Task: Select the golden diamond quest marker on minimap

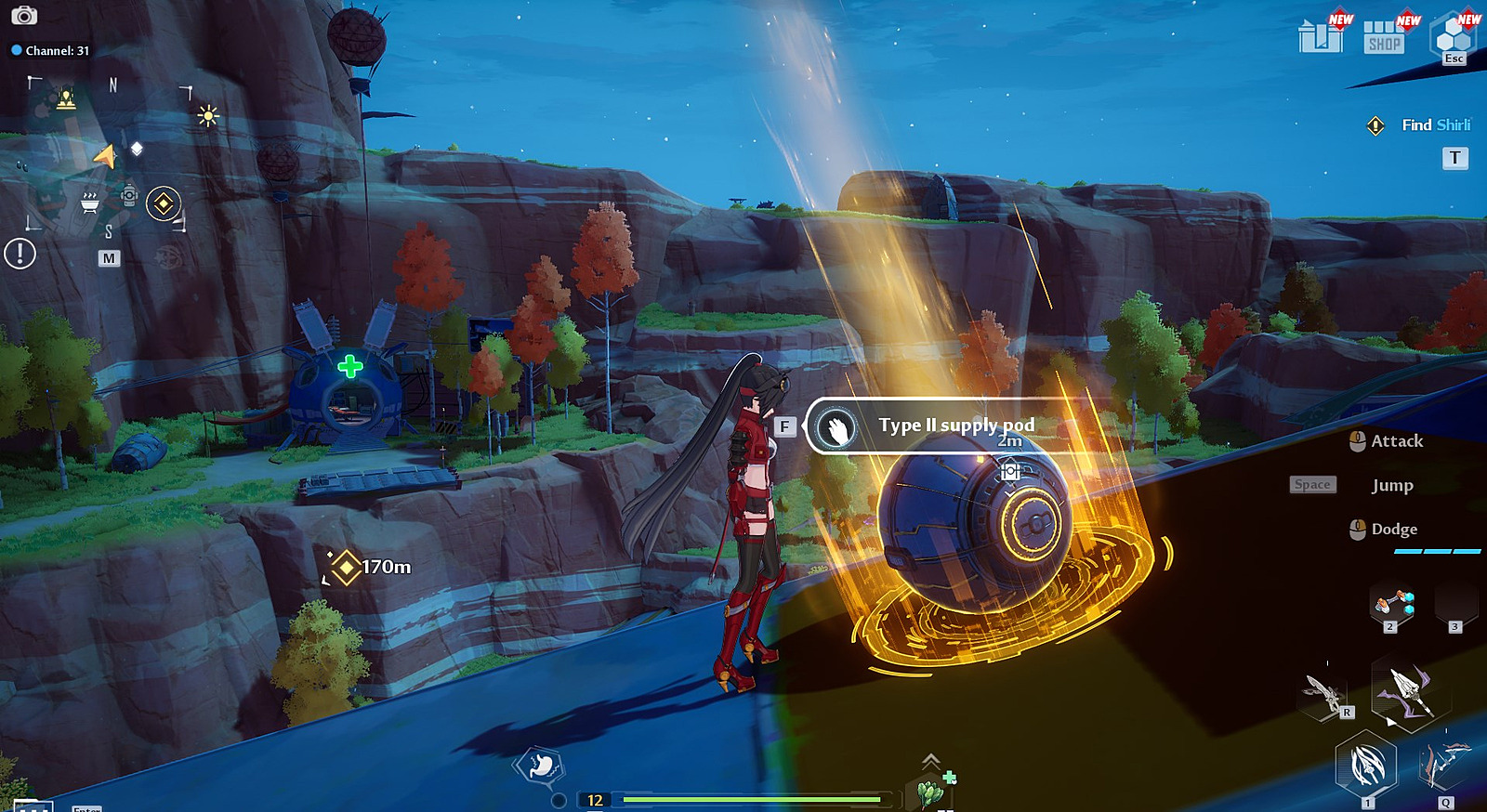Action: [164, 203]
